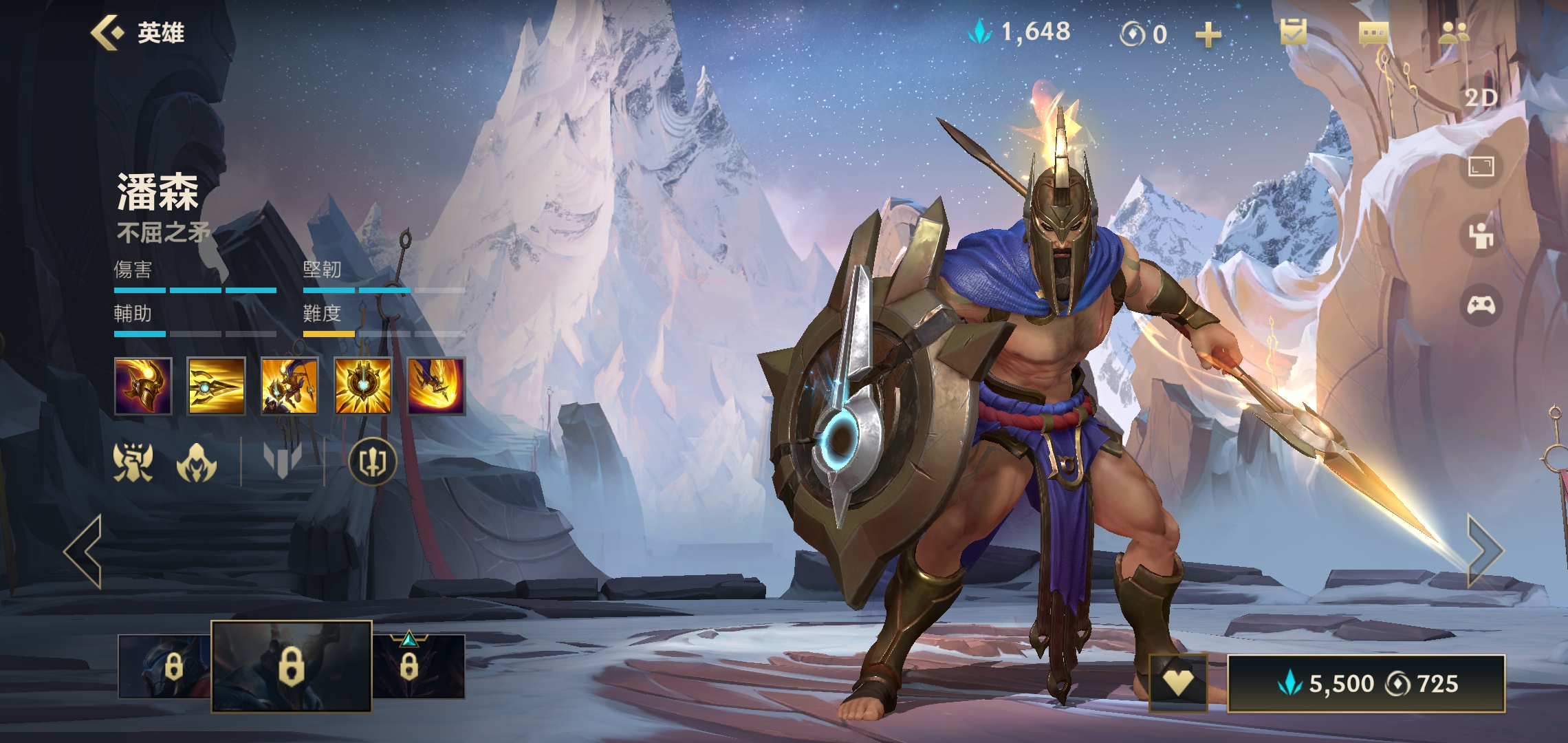
Task: Open the circular trident build icon
Action: (373, 461)
